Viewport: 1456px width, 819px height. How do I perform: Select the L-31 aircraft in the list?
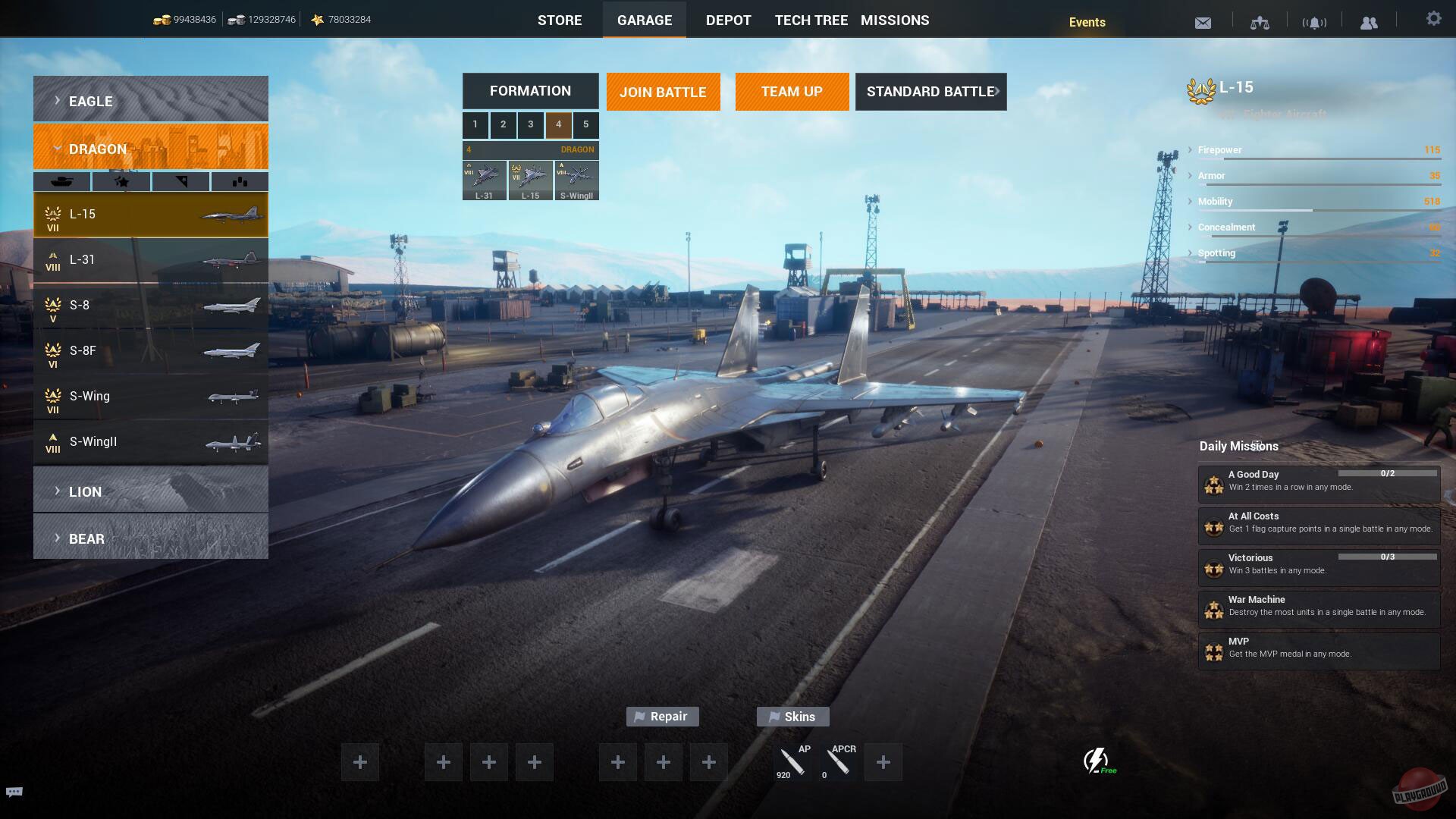point(150,260)
